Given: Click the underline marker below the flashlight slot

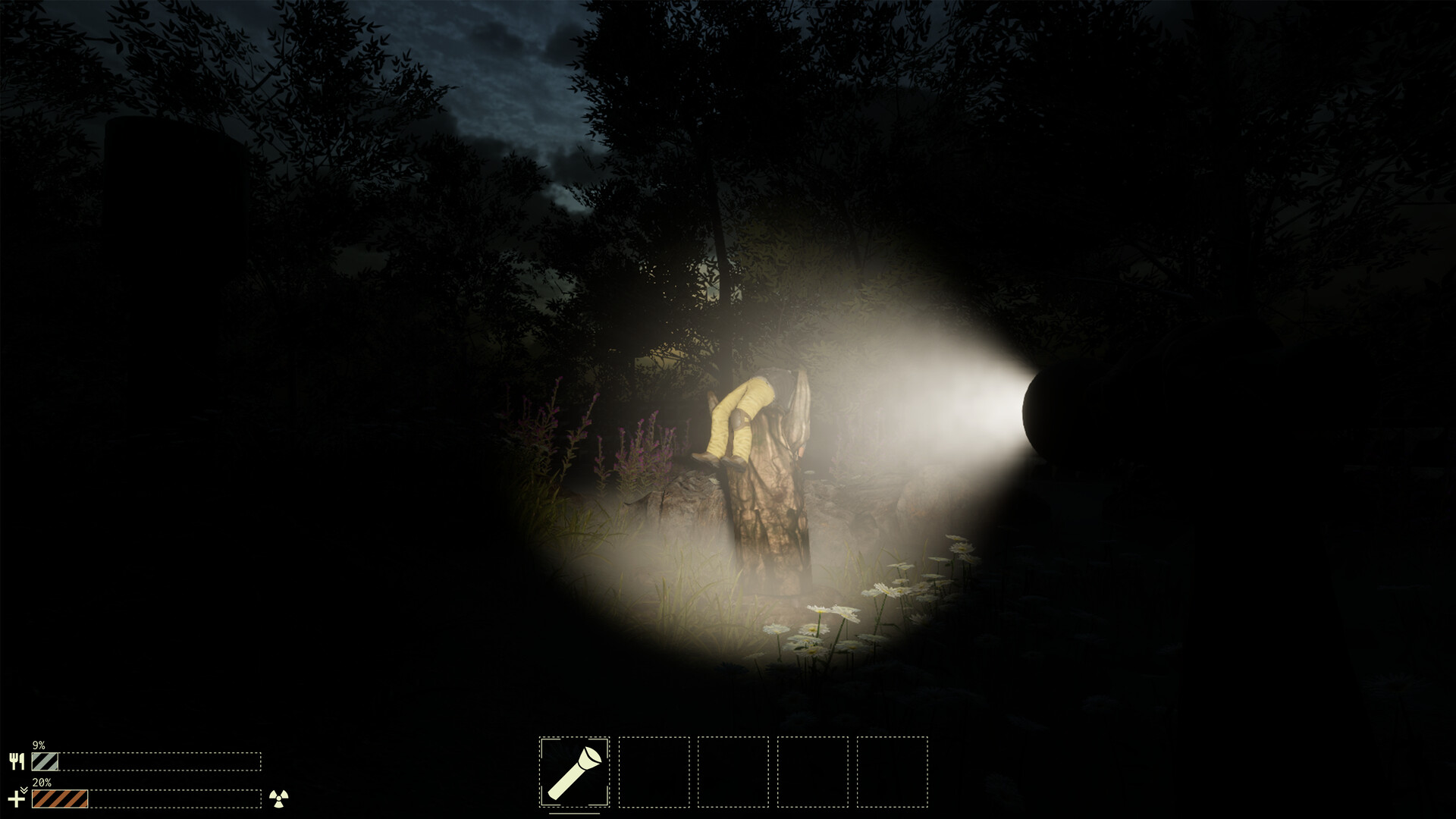Looking at the screenshot, I should tap(574, 815).
